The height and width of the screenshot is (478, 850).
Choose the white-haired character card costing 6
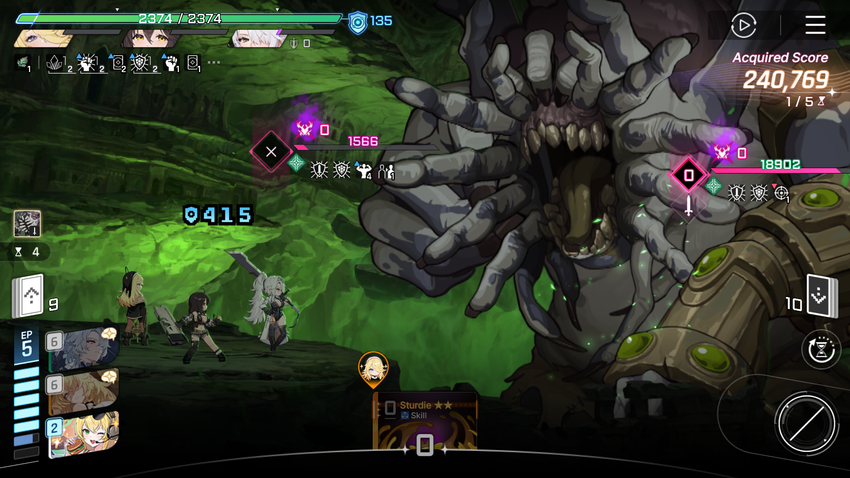click(x=84, y=351)
